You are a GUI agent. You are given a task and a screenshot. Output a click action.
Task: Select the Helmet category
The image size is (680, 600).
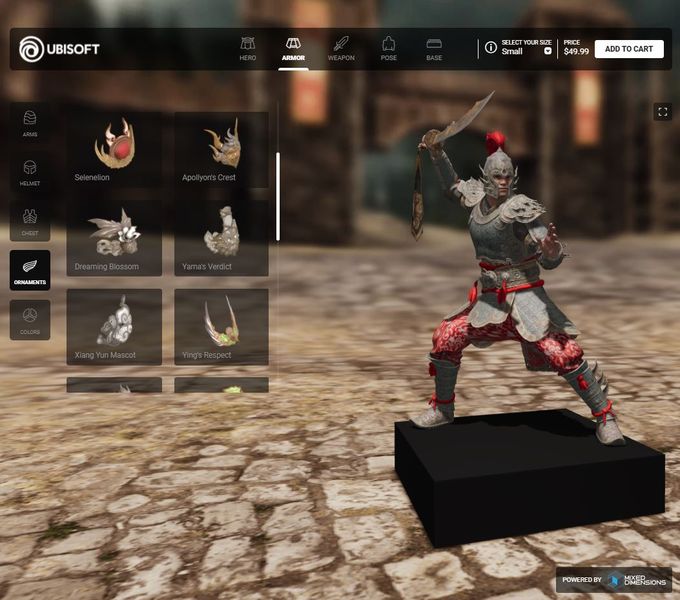[x=30, y=172]
